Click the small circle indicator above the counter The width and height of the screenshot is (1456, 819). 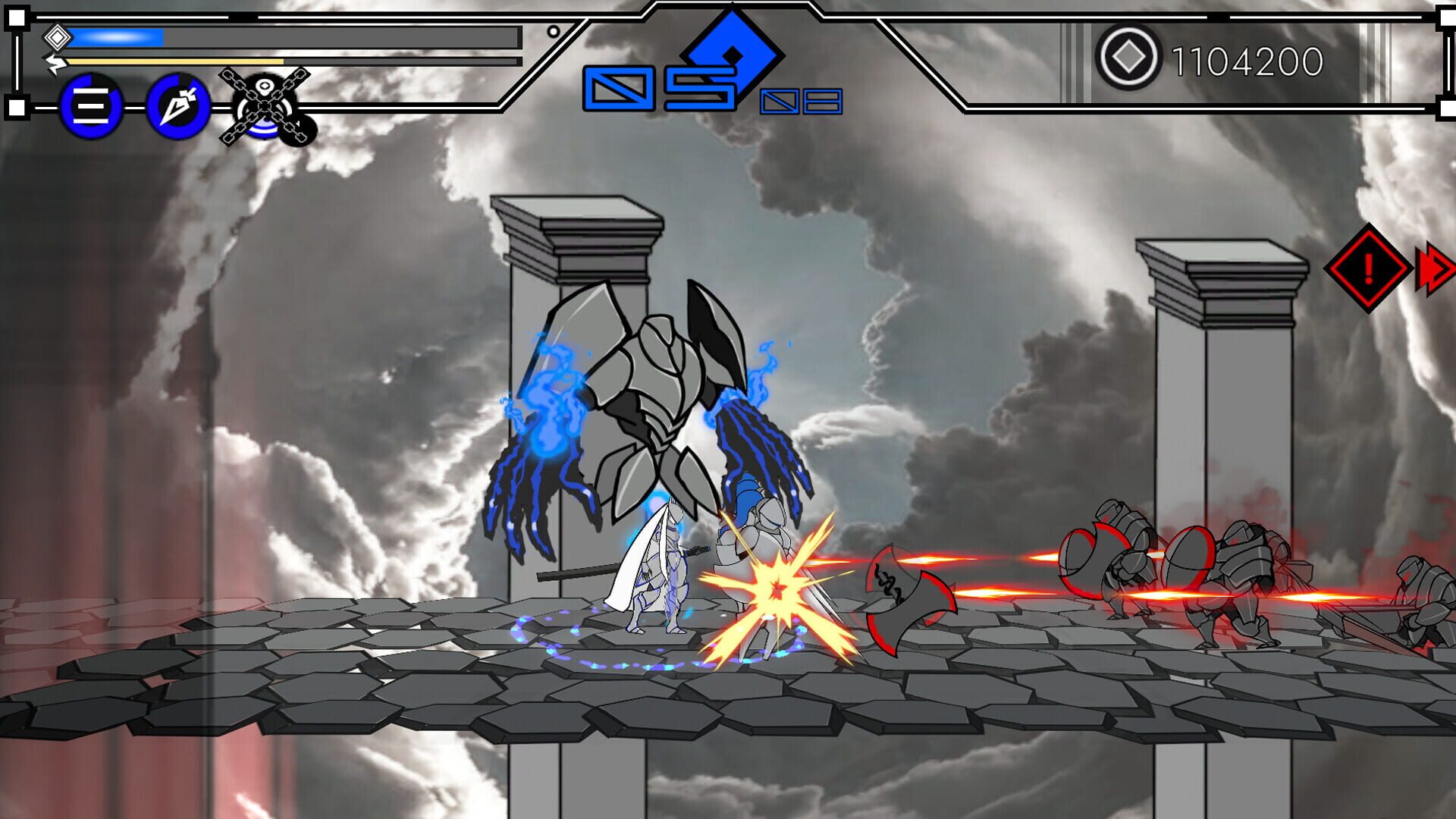click(553, 32)
